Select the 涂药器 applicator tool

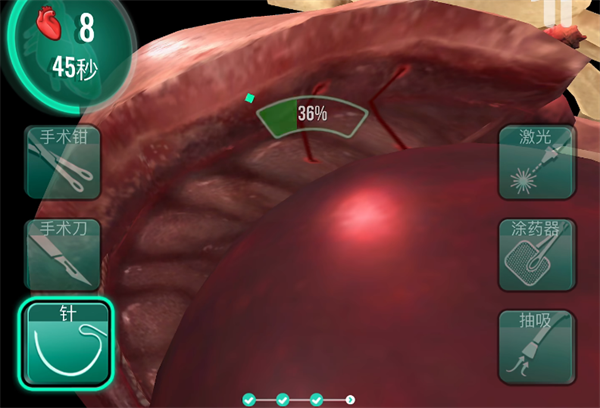538,253
